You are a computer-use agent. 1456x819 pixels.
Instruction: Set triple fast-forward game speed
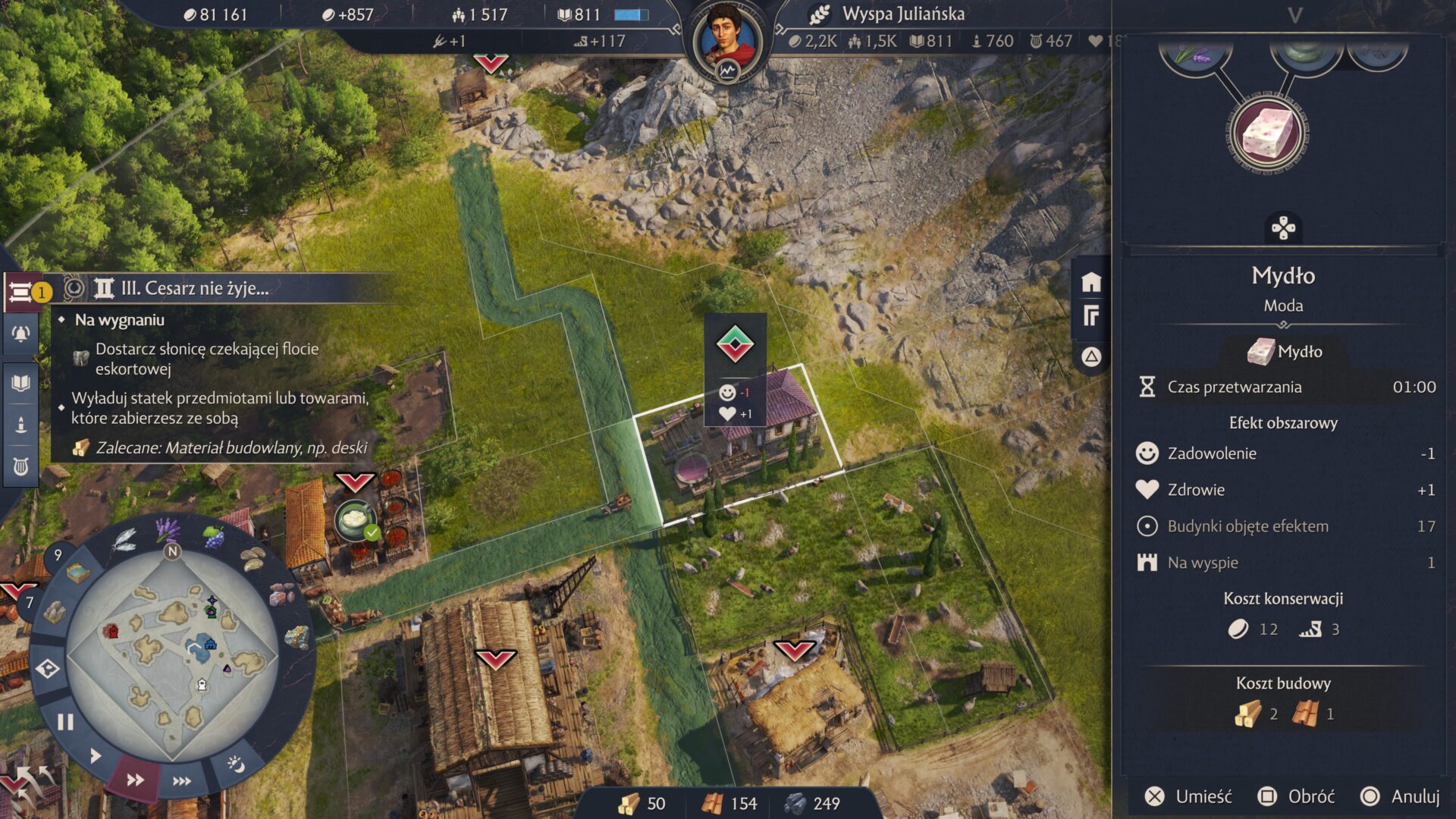tap(182, 781)
